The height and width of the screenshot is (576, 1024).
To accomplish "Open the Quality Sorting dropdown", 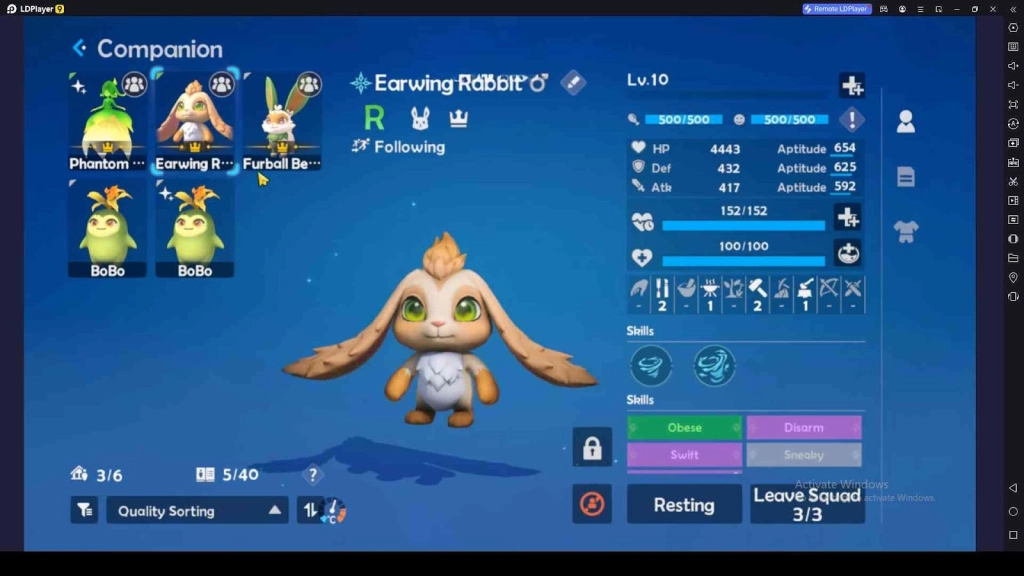I will tap(197, 511).
